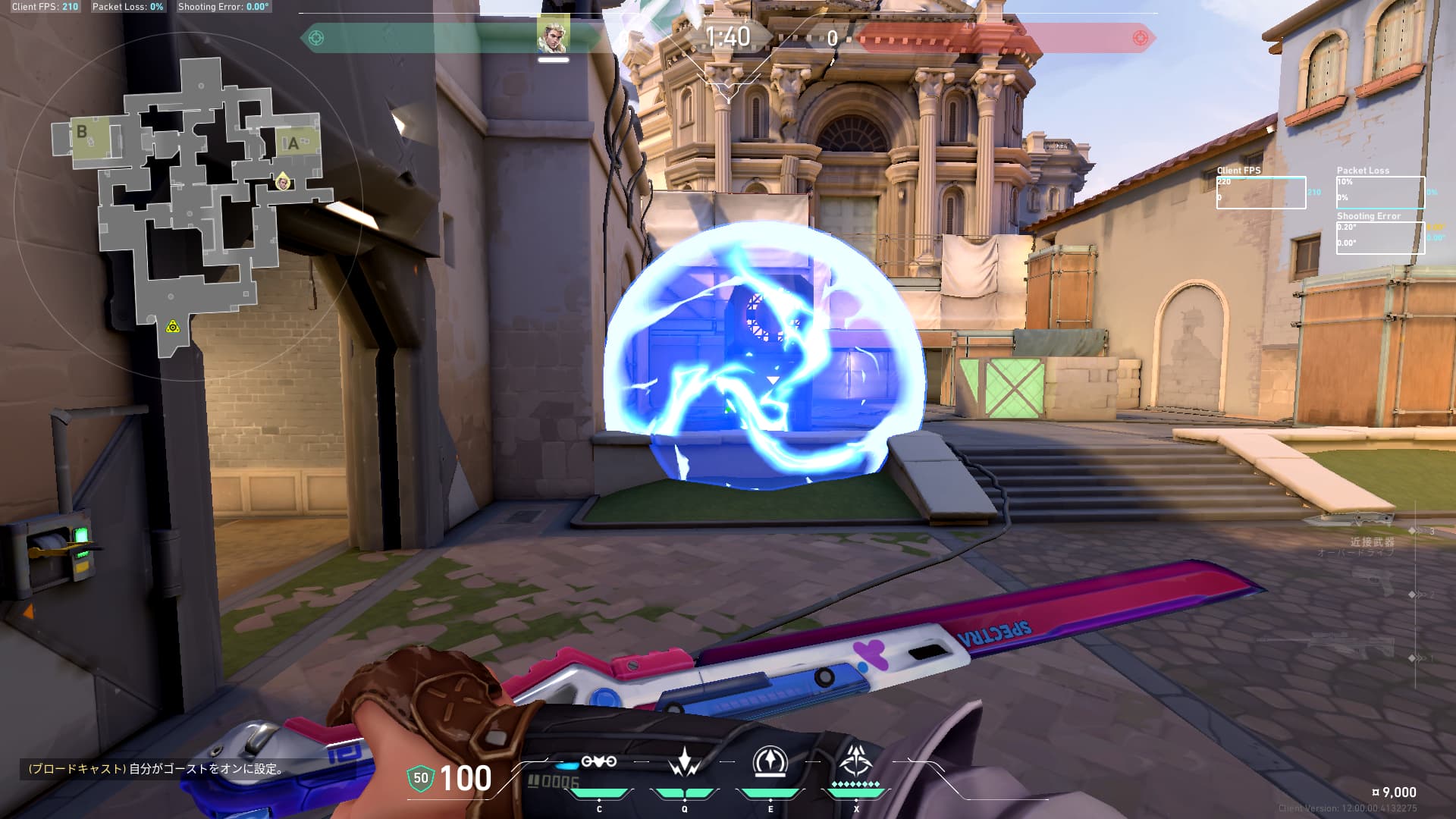This screenshot has width=1456, height=819.
Task: Click the Packet Loss graph panel
Action: click(x=1380, y=193)
